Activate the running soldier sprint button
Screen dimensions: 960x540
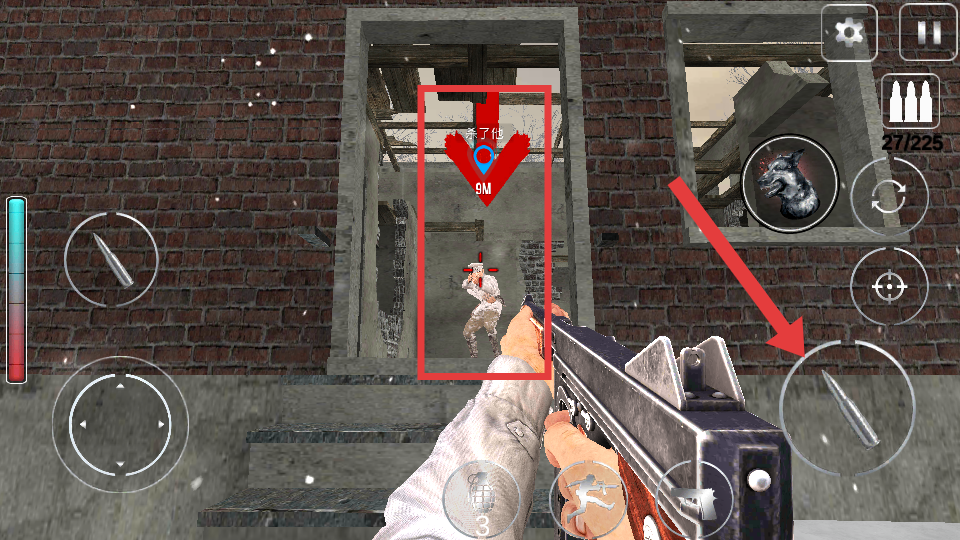[588, 498]
